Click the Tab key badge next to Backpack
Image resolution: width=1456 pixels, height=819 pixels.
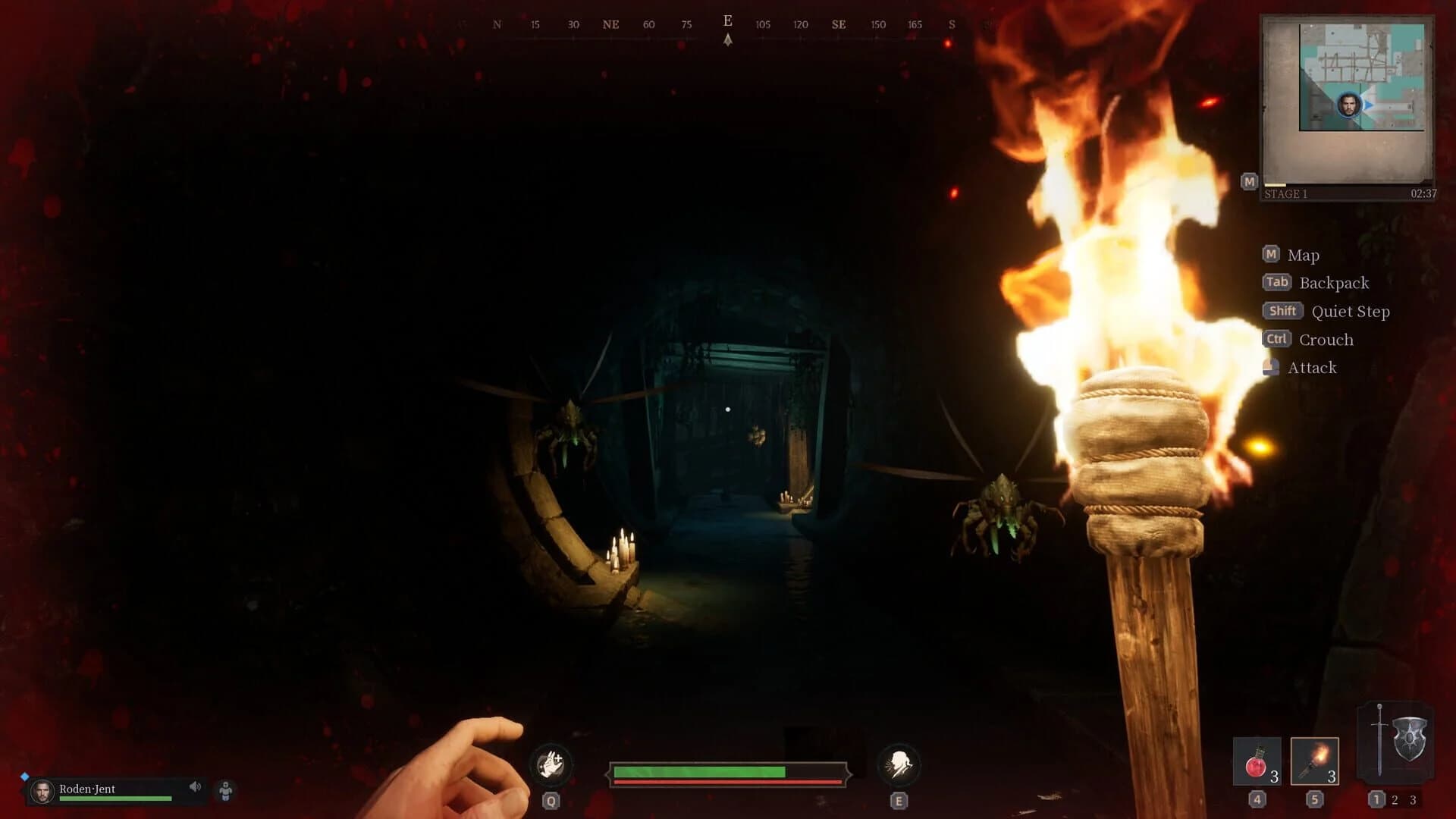[1277, 282]
